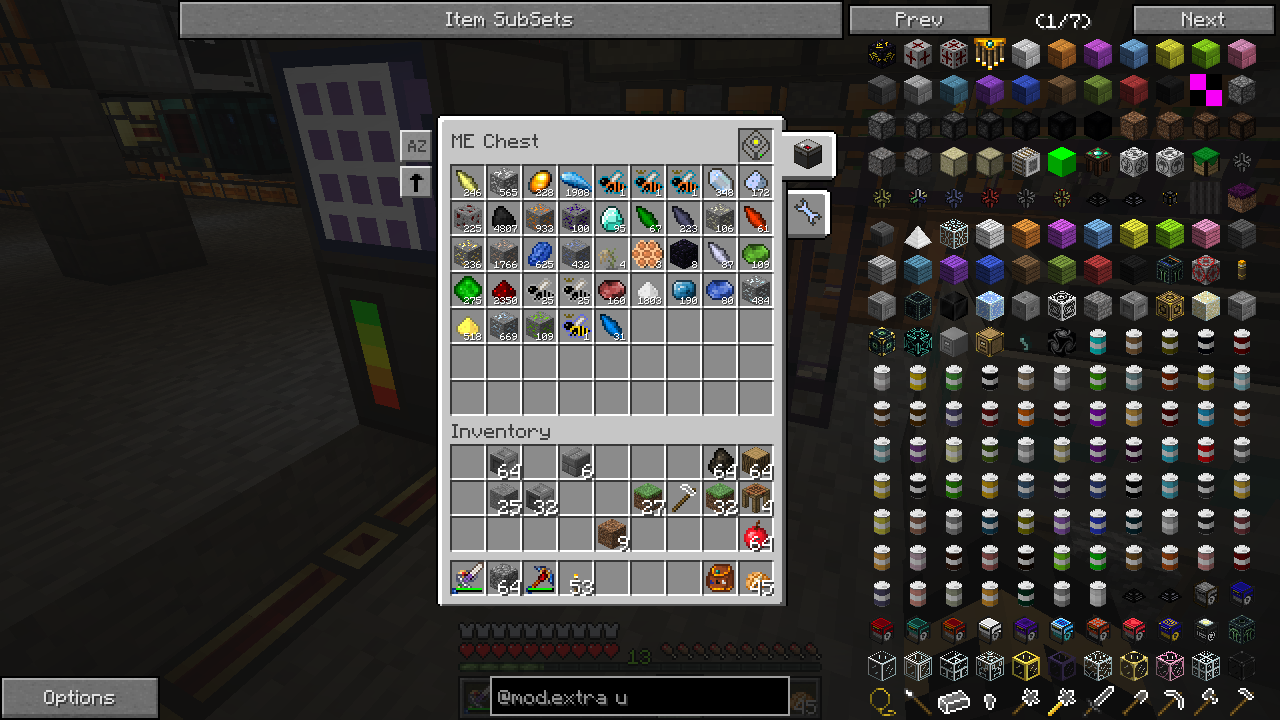The width and height of the screenshot is (1280, 720).
Task: Pick the lime wool block from item panel
Action: click(1206, 54)
